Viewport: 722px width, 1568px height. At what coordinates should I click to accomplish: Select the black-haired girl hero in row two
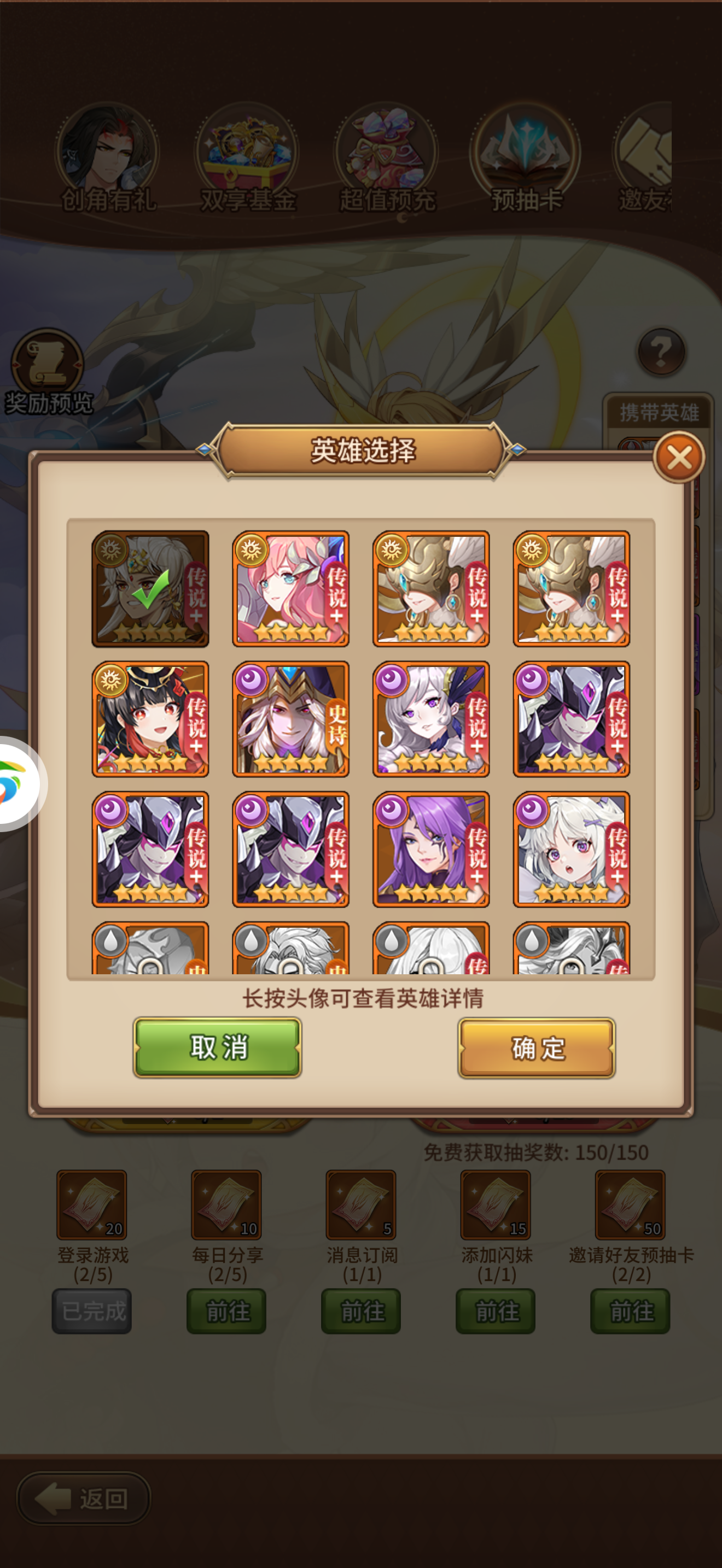coord(150,721)
